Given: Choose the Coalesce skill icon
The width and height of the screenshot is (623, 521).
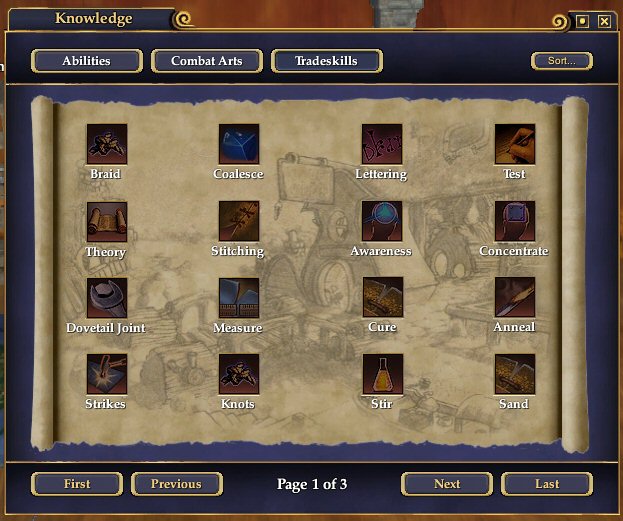Looking at the screenshot, I should point(239,144).
